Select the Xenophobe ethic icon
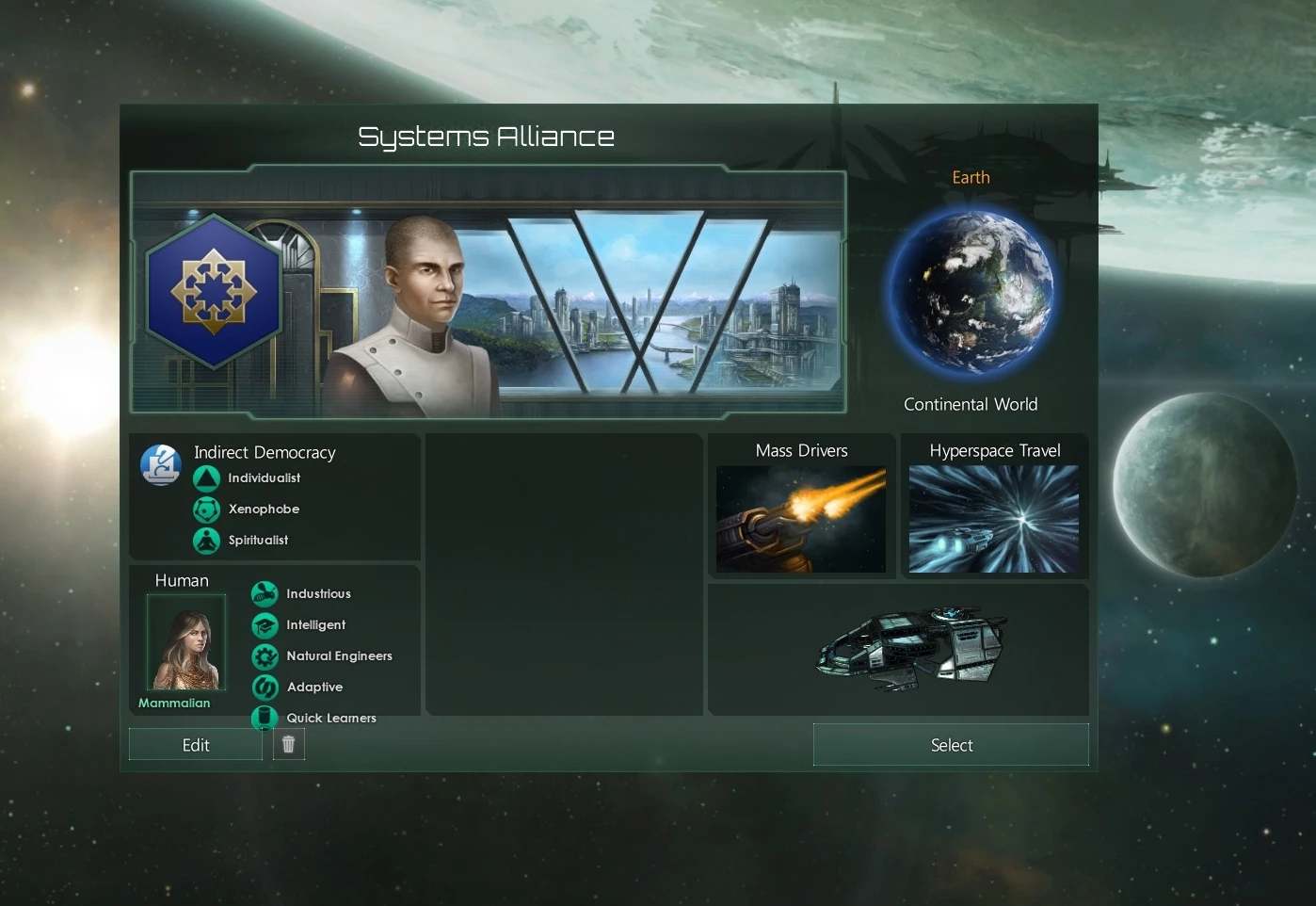 [x=206, y=510]
